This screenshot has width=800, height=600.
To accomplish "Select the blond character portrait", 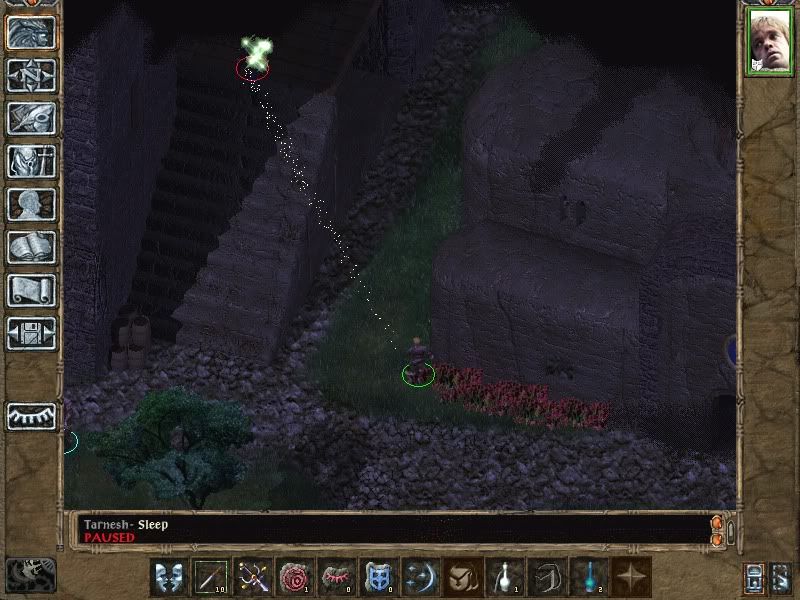I will click(768, 43).
